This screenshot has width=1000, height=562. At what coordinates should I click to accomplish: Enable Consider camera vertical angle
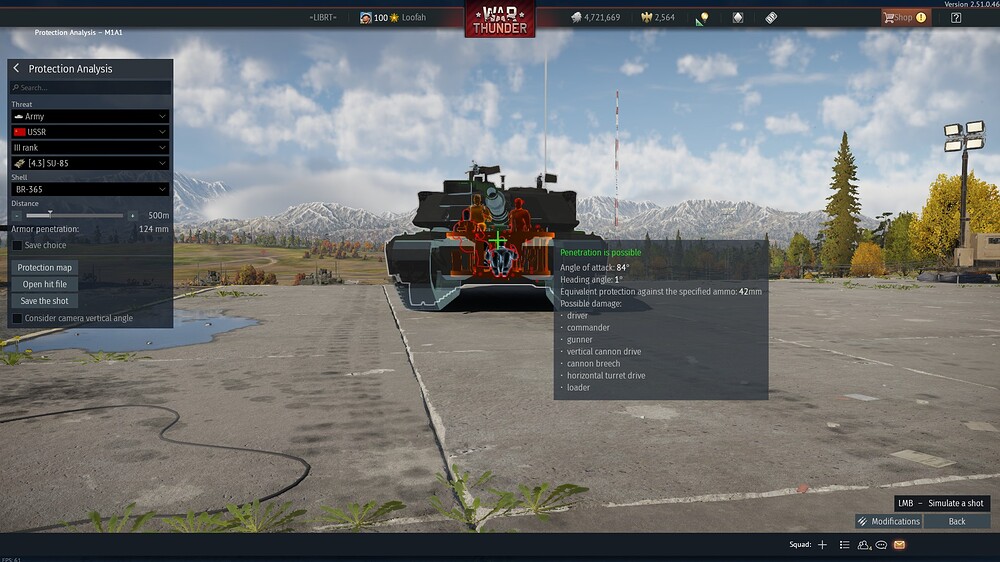(x=17, y=318)
